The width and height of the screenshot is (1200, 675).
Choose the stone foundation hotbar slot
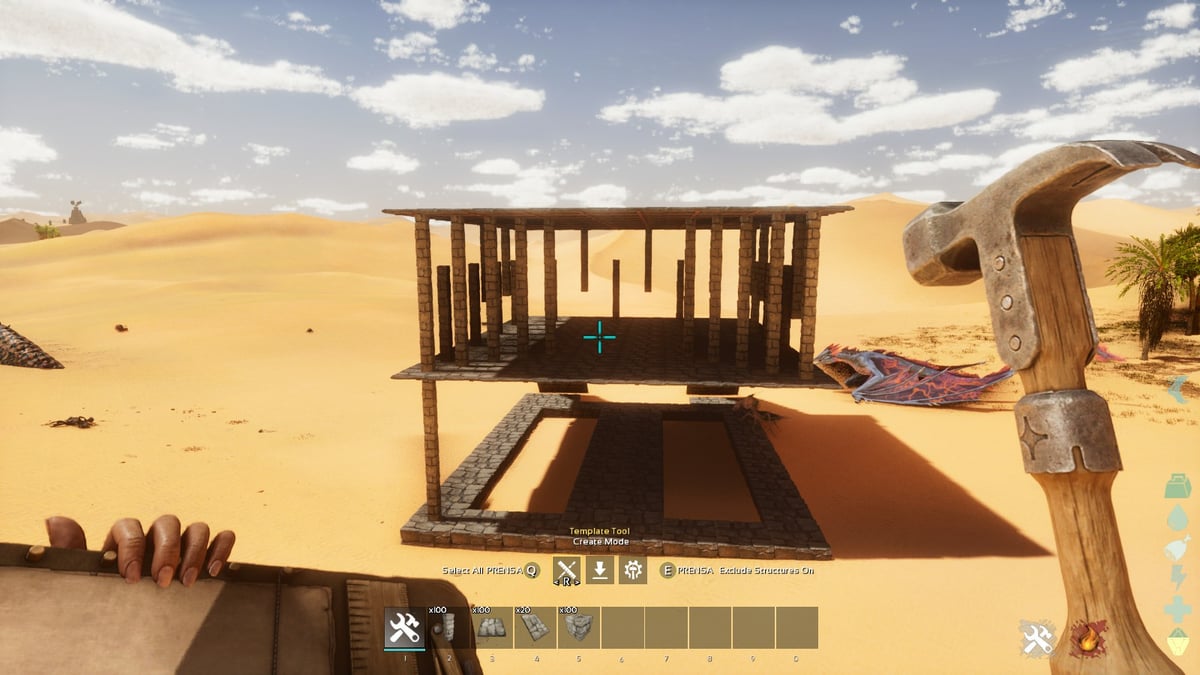click(x=491, y=628)
